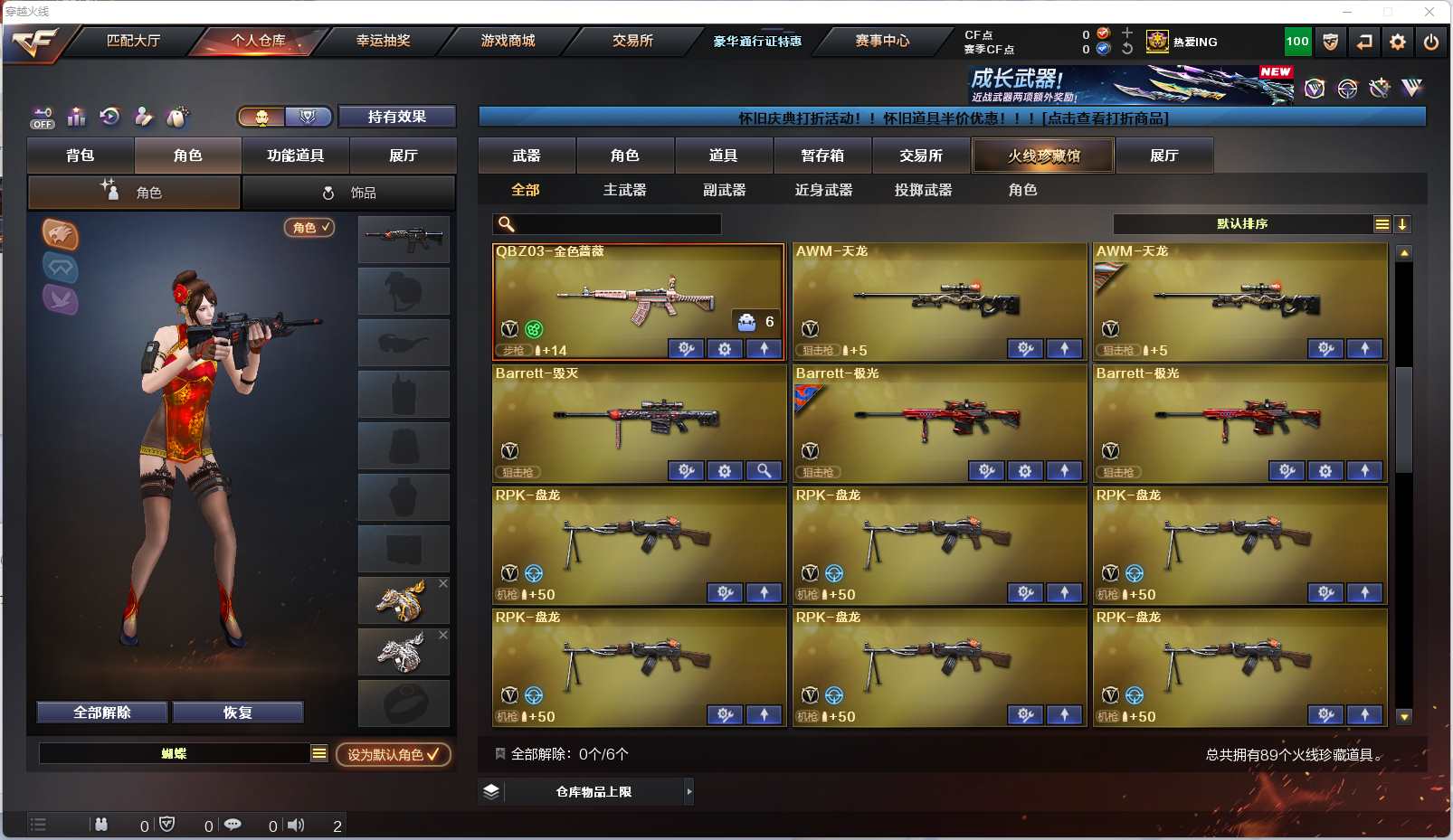
Task: Filter by 主武器 primary weapons
Action: coord(625,190)
